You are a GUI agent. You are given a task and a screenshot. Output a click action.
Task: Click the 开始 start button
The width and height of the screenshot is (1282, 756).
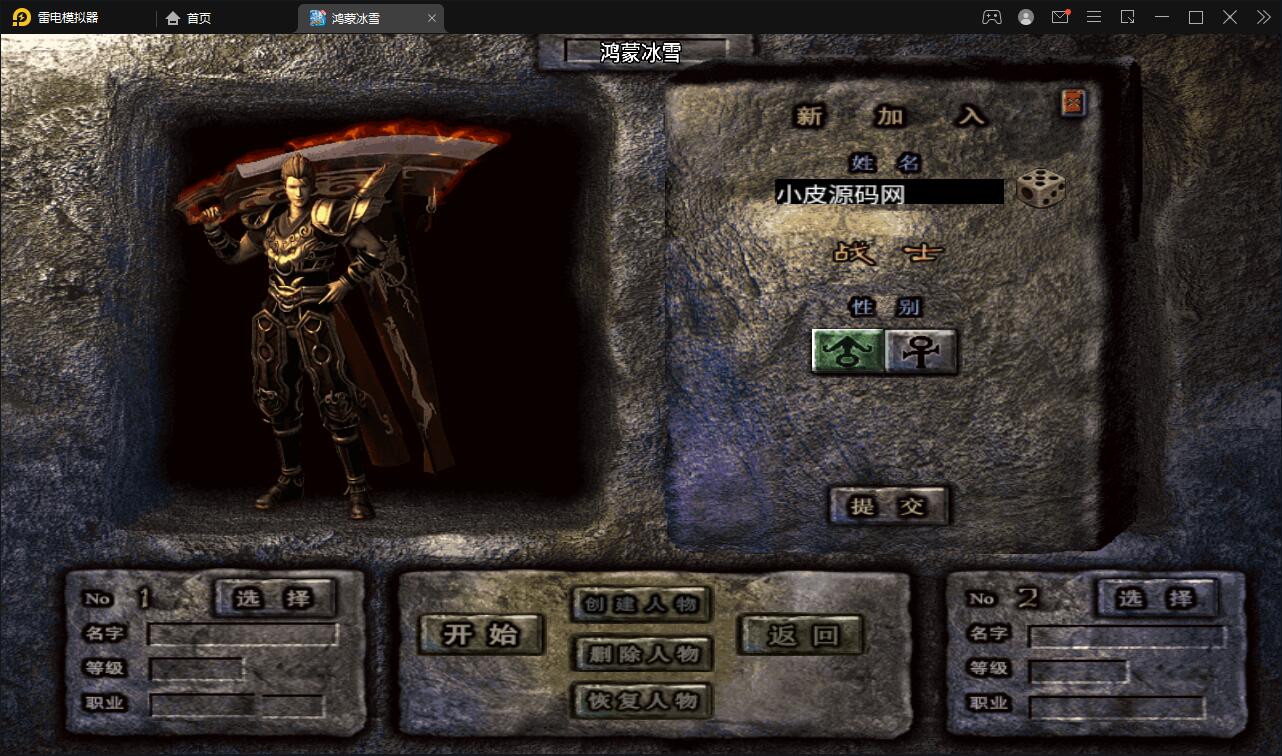(x=481, y=634)
